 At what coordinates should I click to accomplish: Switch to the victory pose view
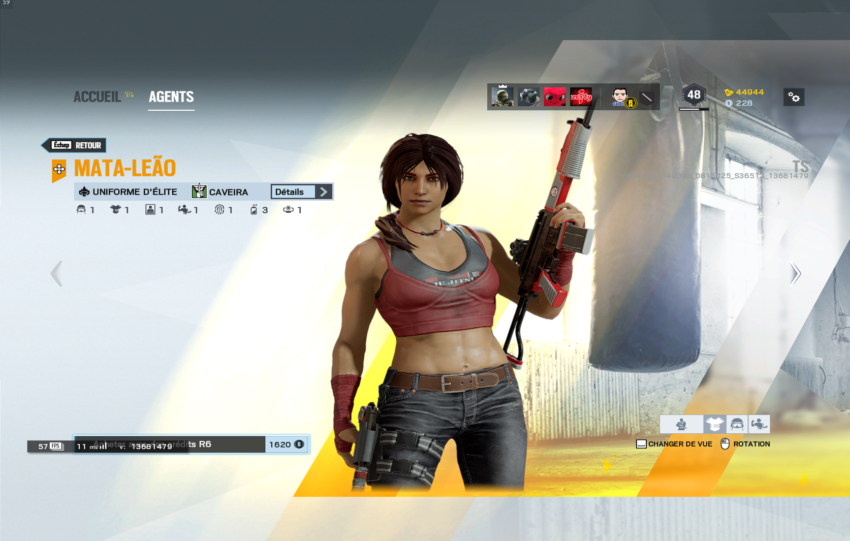point(760,424)
